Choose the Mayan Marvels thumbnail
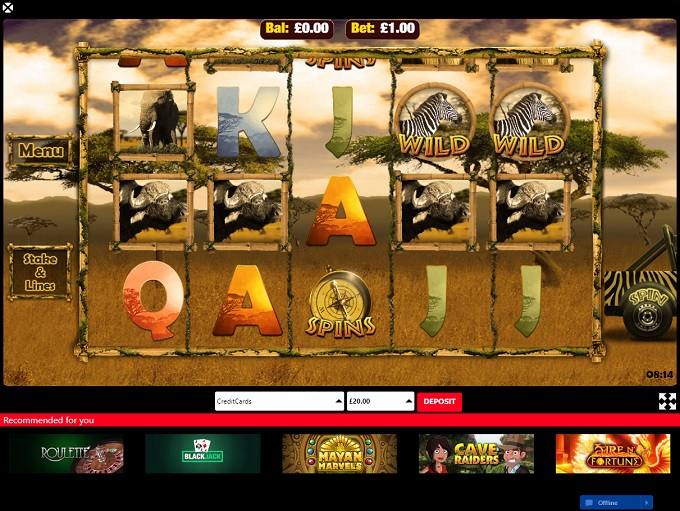680x511 pixels. (x=339, y=453)
